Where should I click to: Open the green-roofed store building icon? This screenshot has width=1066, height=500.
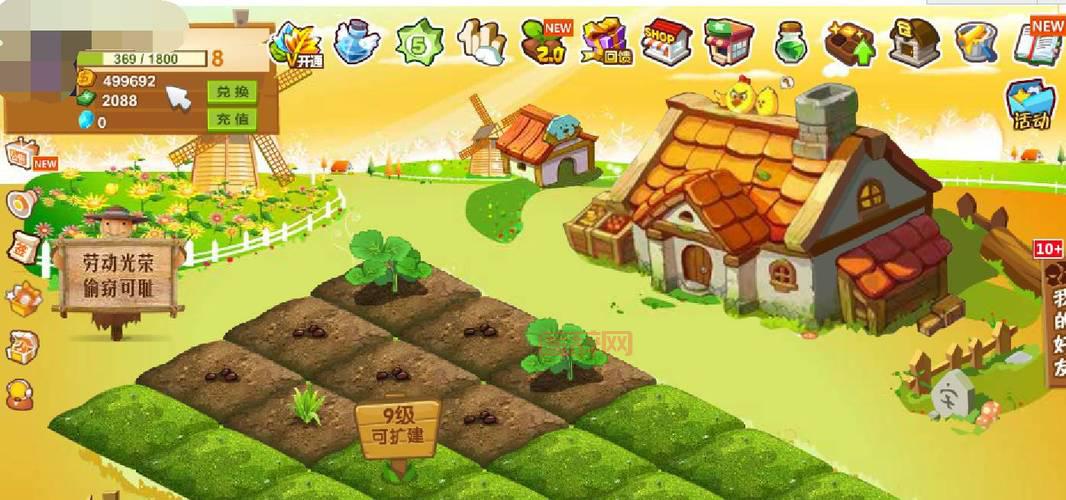click(729, 42)
